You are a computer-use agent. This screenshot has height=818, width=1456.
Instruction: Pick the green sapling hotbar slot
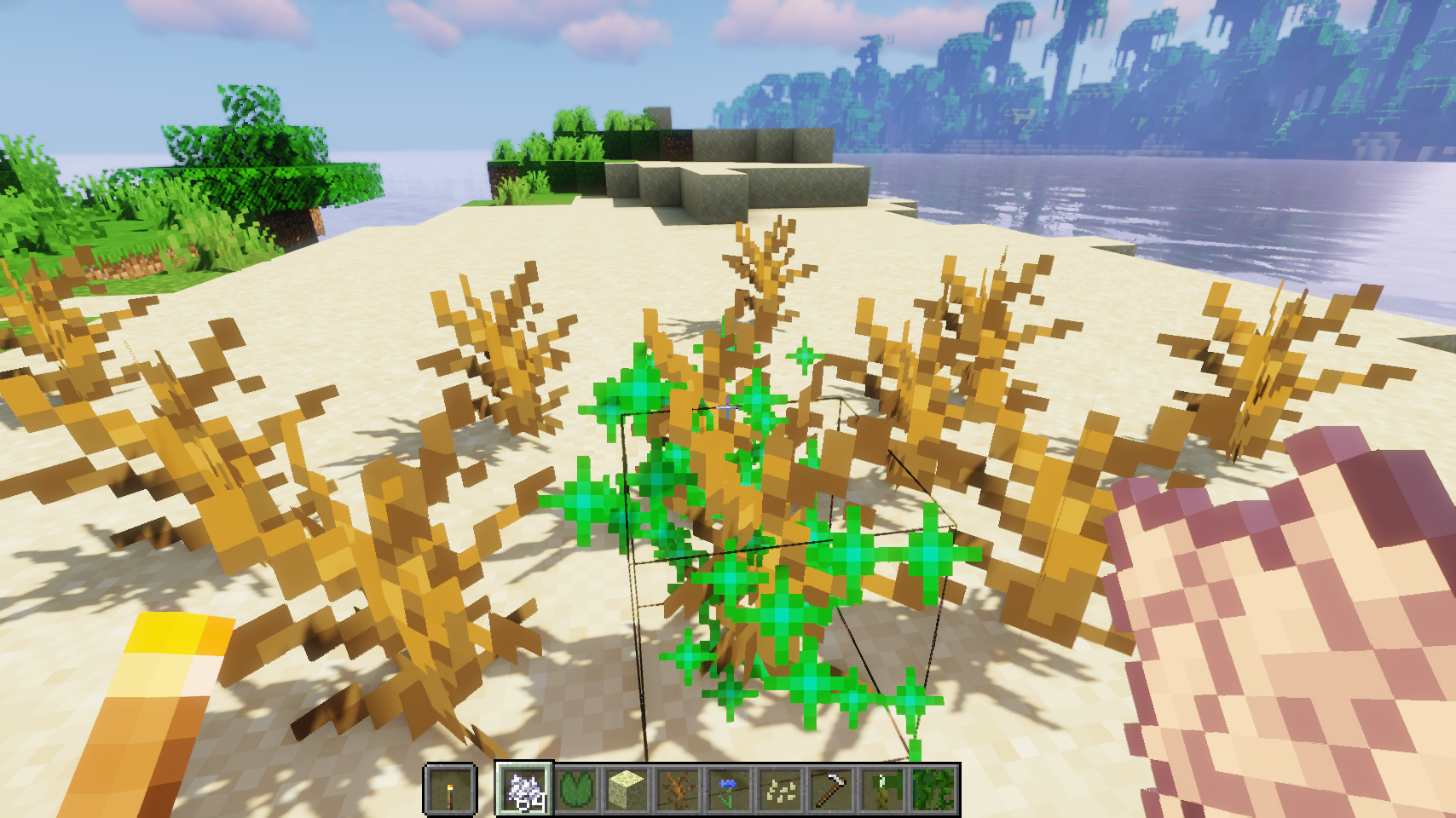tap(883, 790)
